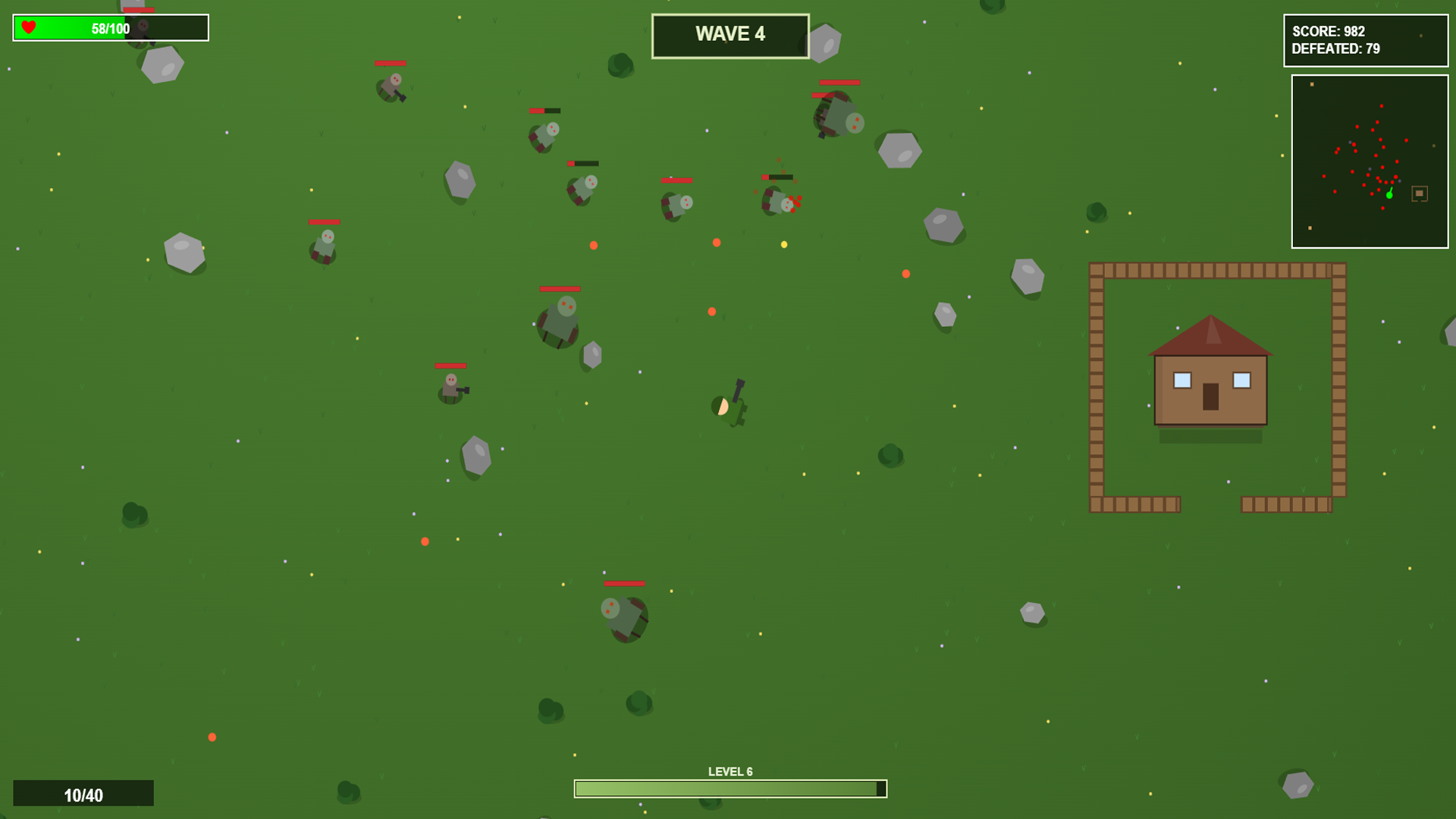Click the minimap in the top right corner
Image resolution: width=1456 pixels, height=819 pixels.
click(1369, 162)
